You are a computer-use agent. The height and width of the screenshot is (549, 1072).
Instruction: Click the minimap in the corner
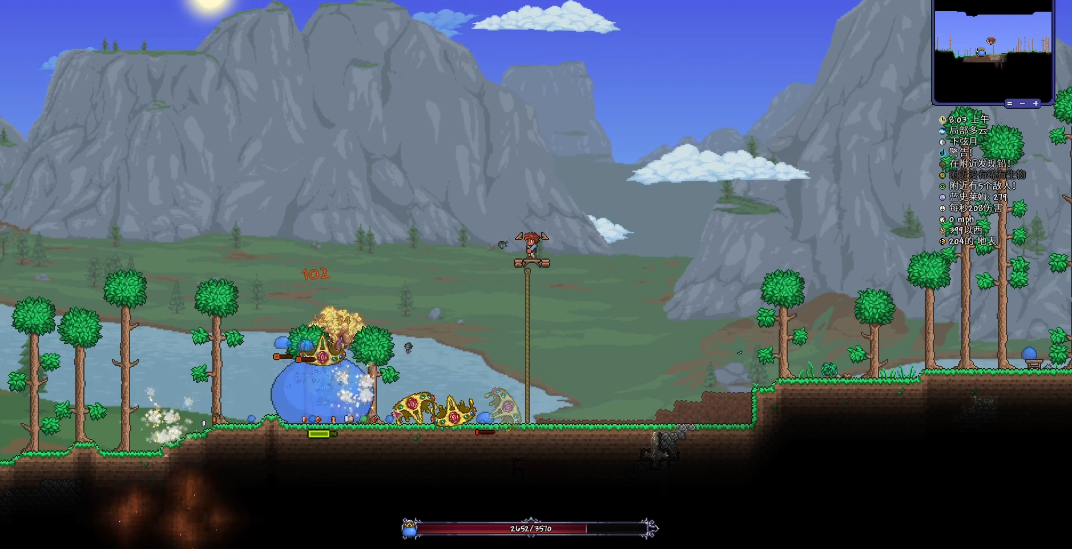click(993, 50)
